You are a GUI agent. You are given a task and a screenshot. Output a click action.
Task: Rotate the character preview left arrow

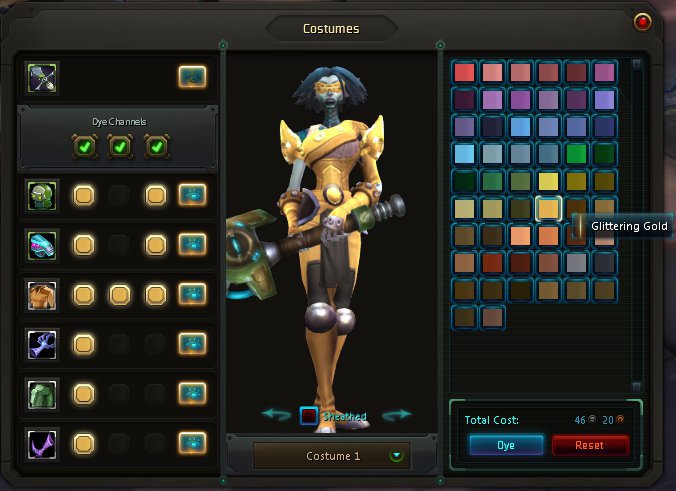click(x=275, y=414)
